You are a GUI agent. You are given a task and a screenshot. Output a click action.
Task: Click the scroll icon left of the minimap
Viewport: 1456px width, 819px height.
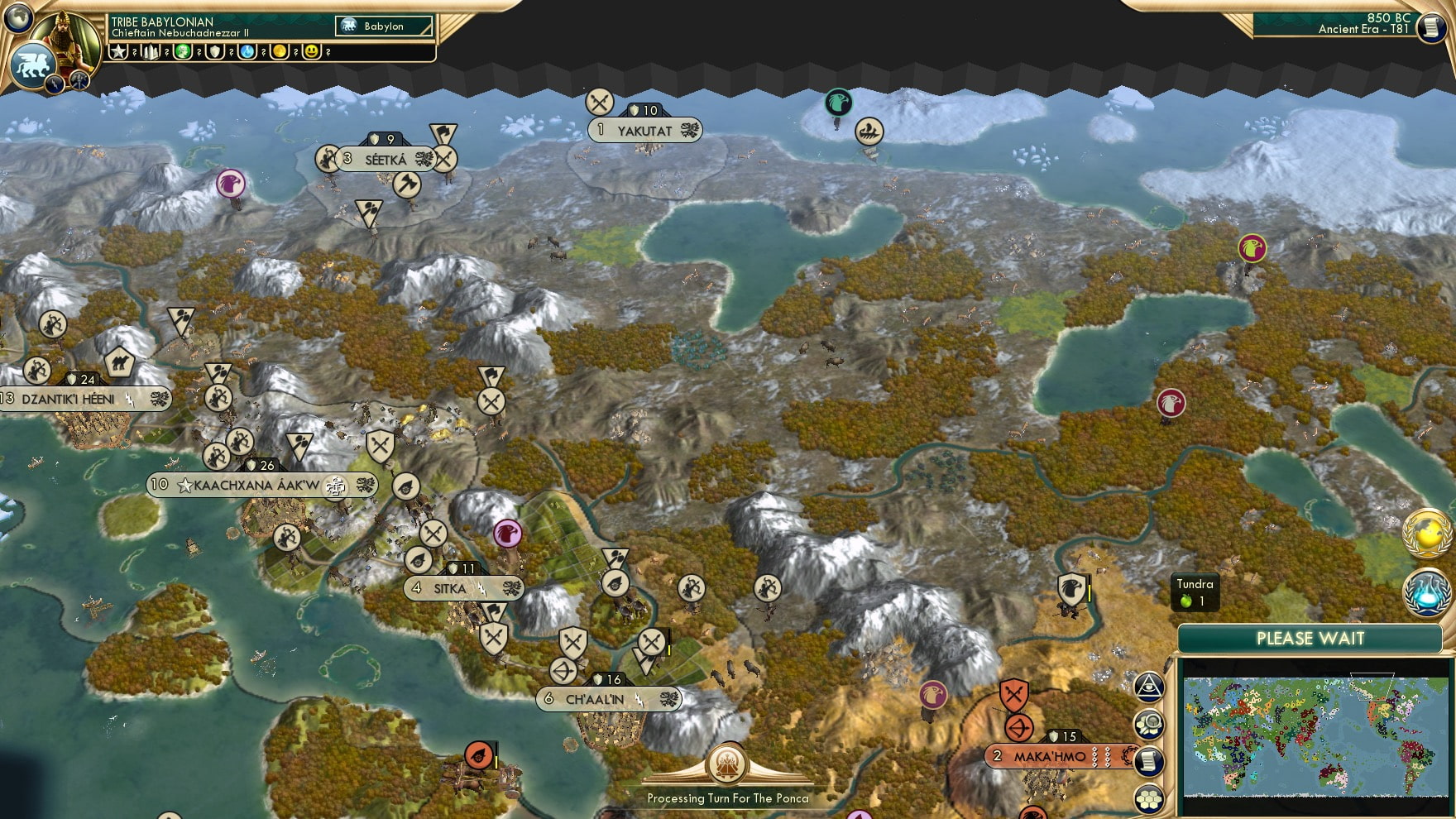pos(1149,761)
